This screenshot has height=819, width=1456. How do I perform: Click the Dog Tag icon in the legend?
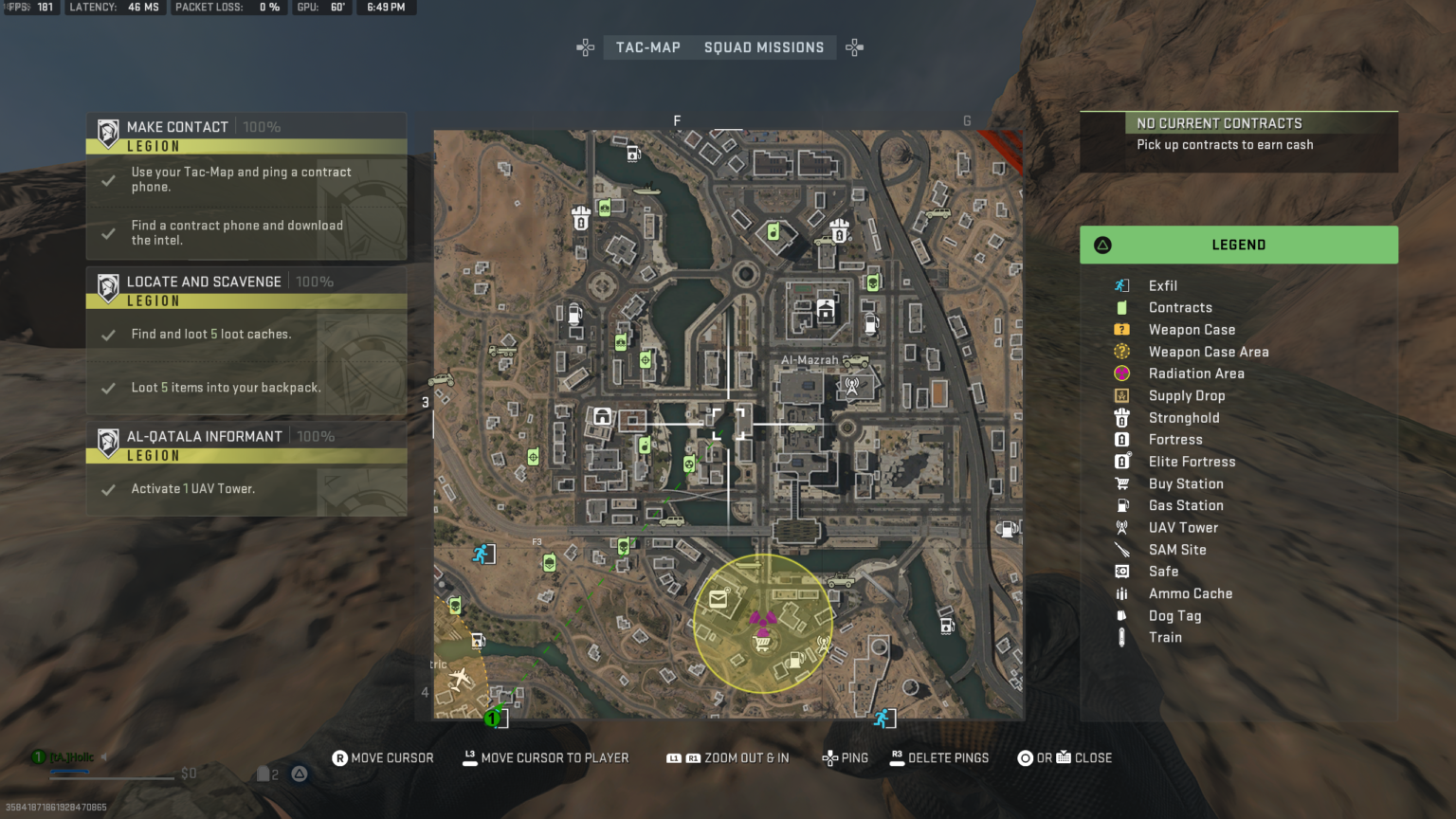click(1122, 615)
